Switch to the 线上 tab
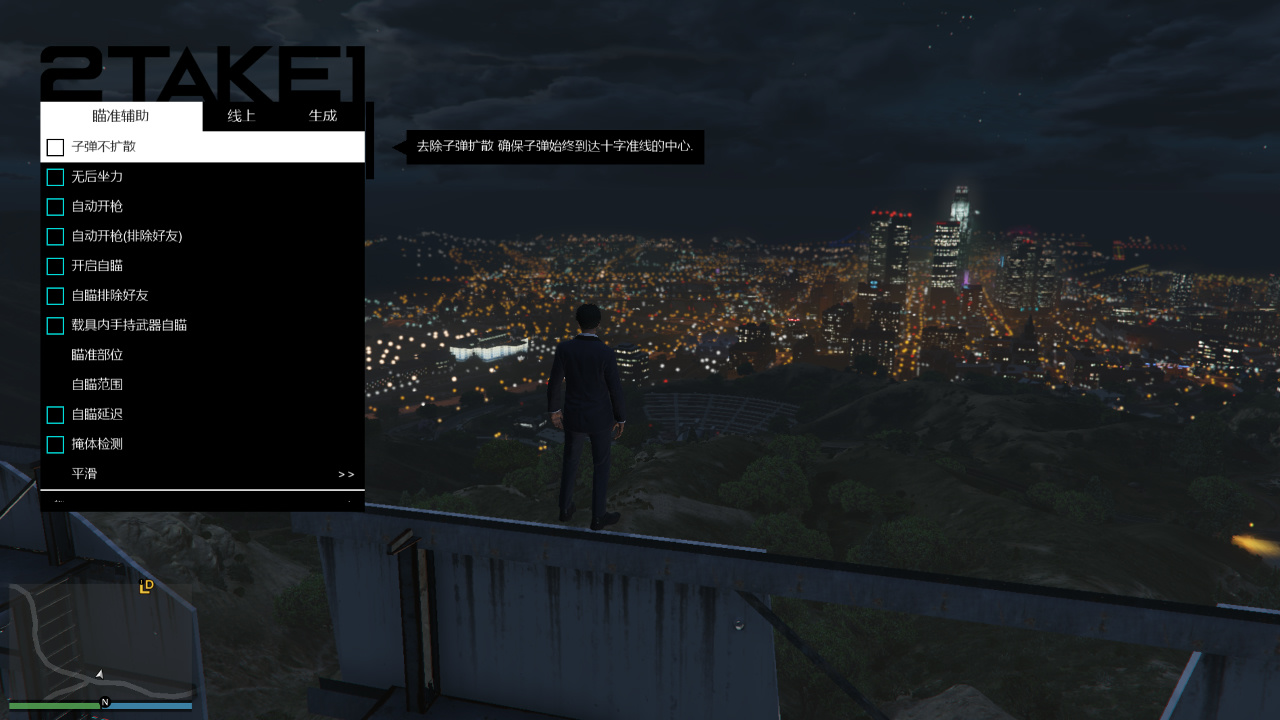Screen dimensions: 1280x720 [240, 115]
